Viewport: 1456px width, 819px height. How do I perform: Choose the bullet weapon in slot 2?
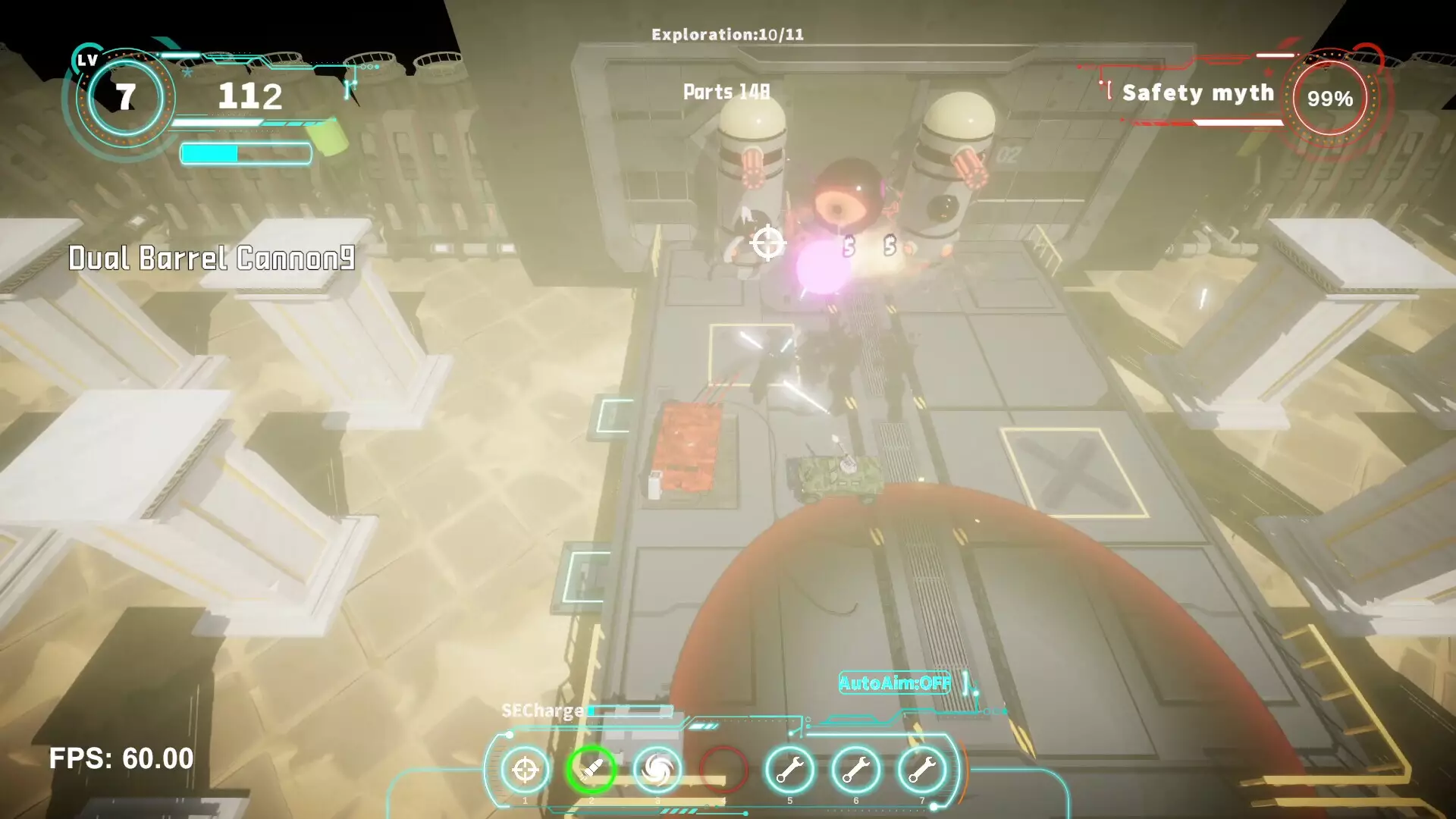point(591,770)
